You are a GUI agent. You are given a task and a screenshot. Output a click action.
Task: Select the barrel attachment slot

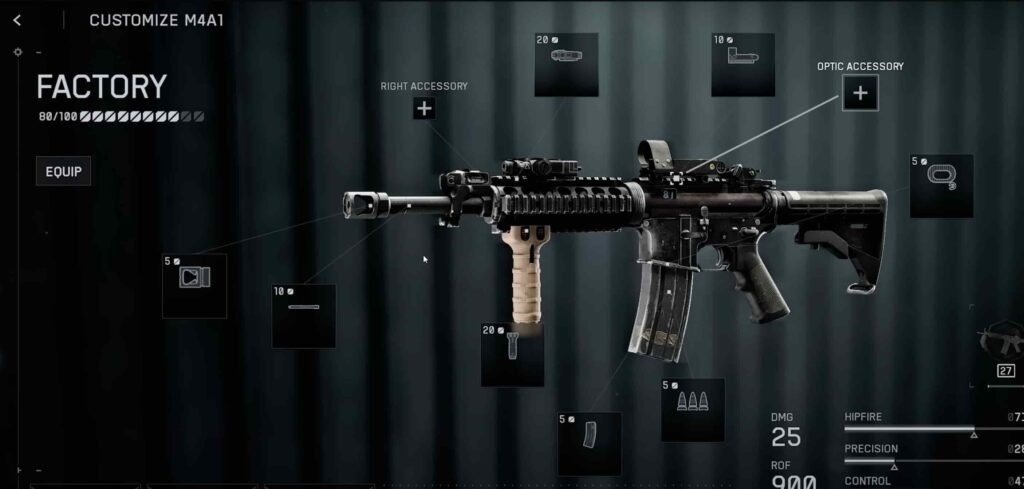pyautogui.click(x=303, y=316)
